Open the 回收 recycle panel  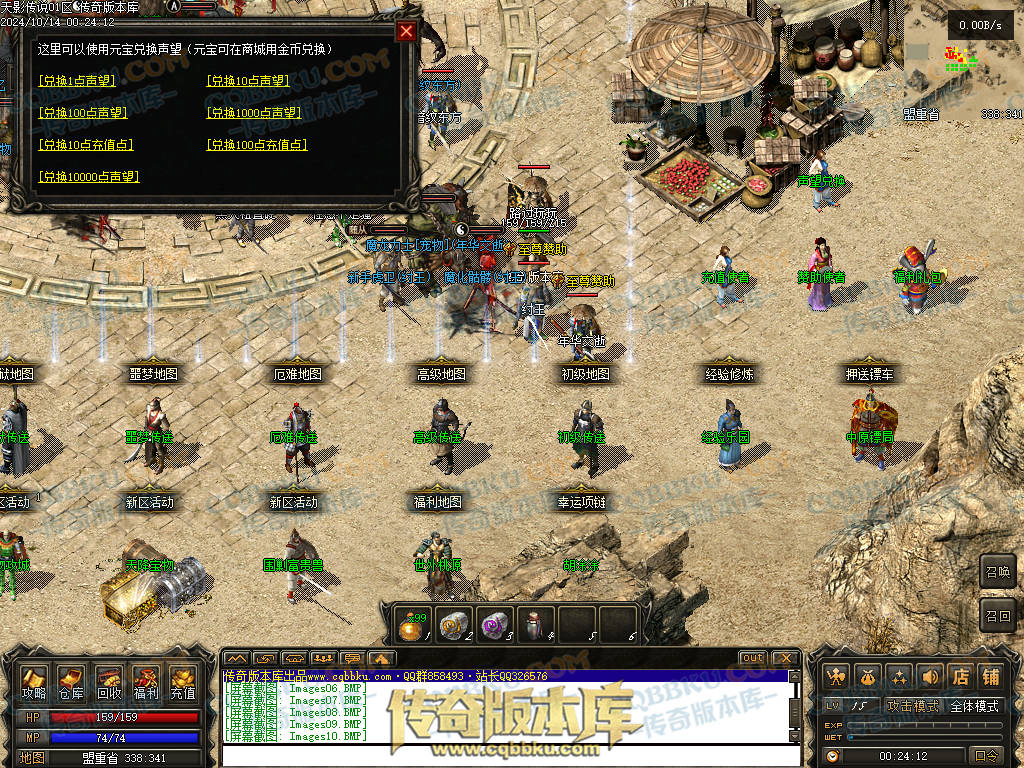(108, 683)
